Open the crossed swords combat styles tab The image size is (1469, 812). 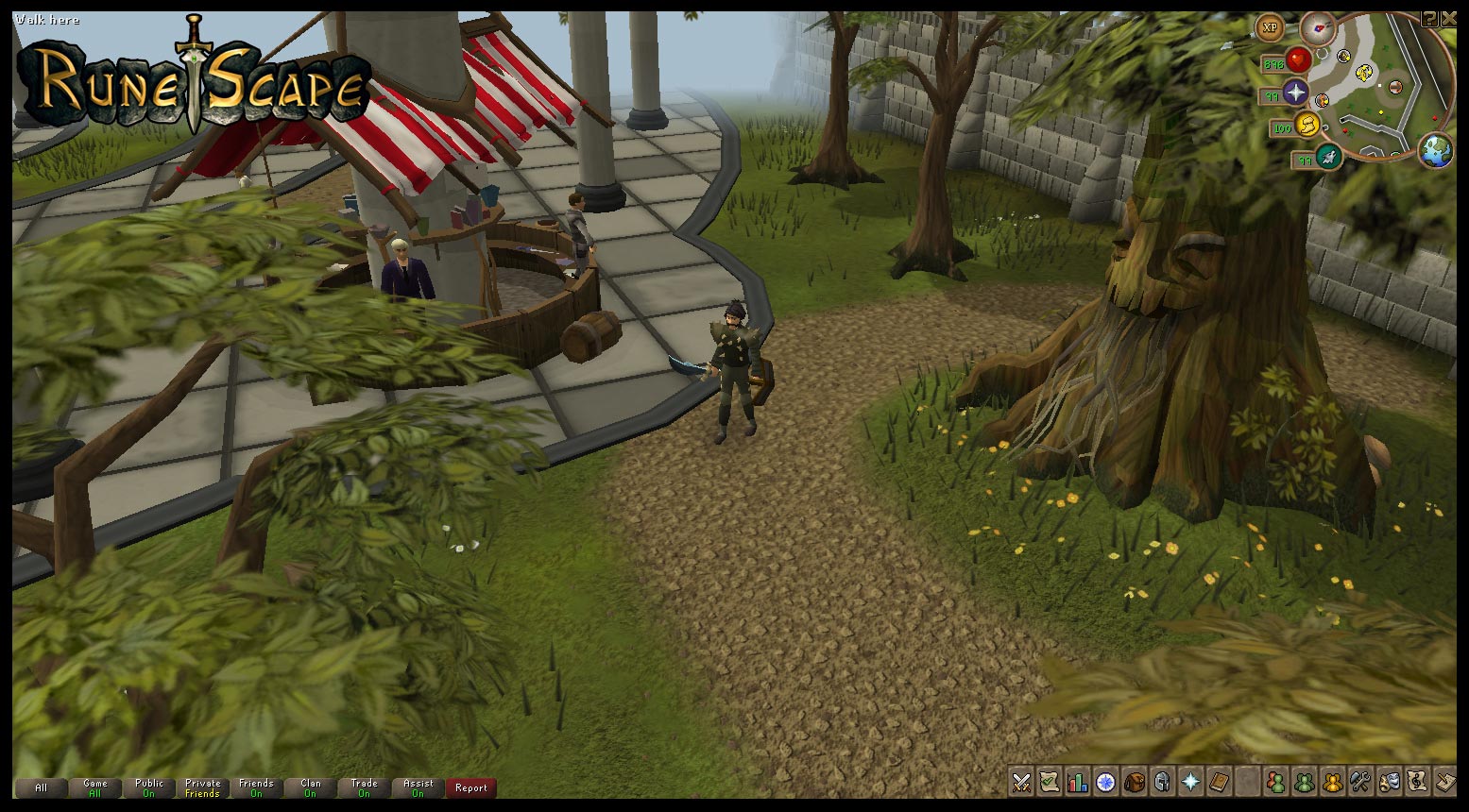pos(1021,782)
